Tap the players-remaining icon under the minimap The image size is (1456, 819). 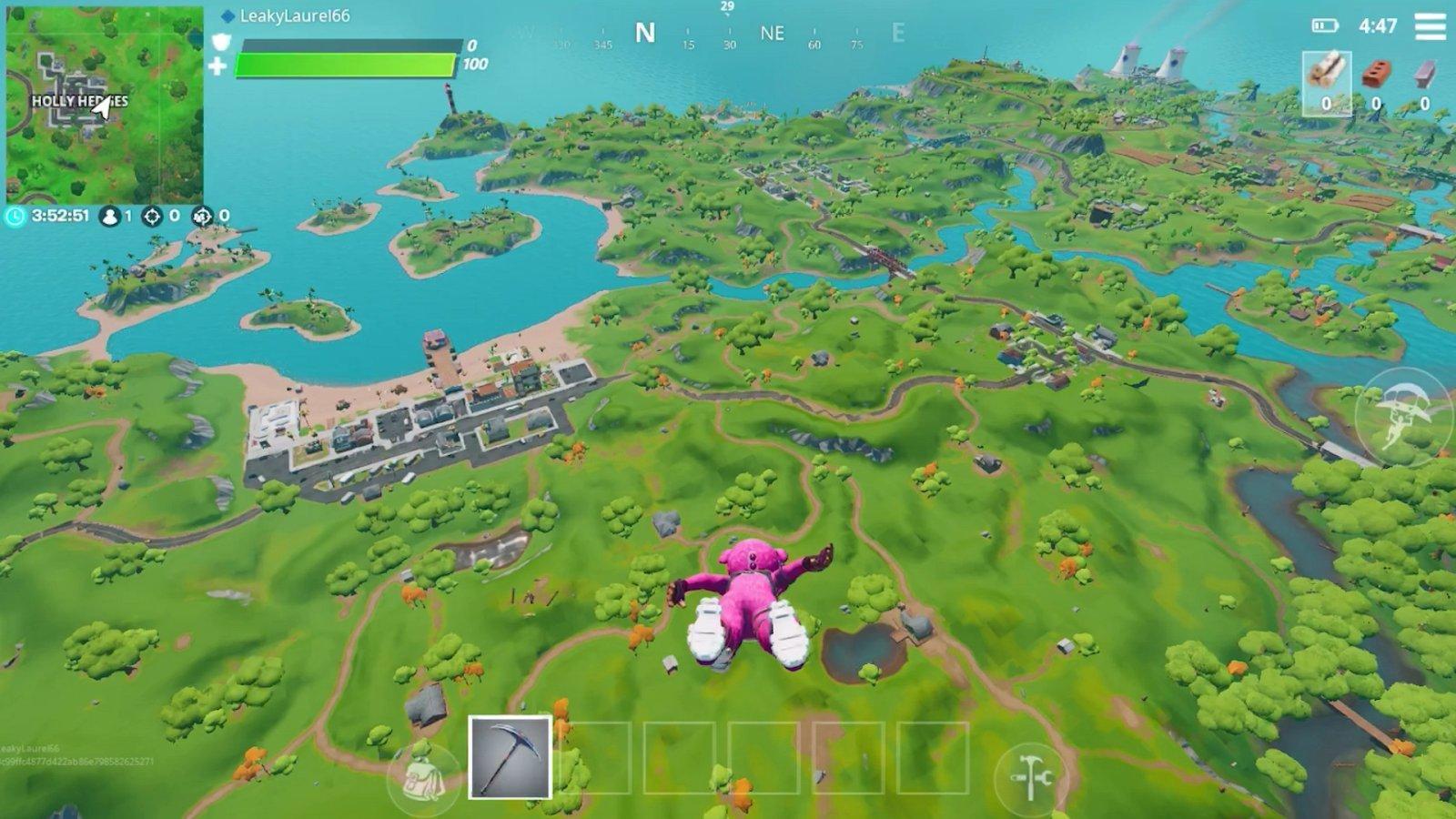(109, 217)
